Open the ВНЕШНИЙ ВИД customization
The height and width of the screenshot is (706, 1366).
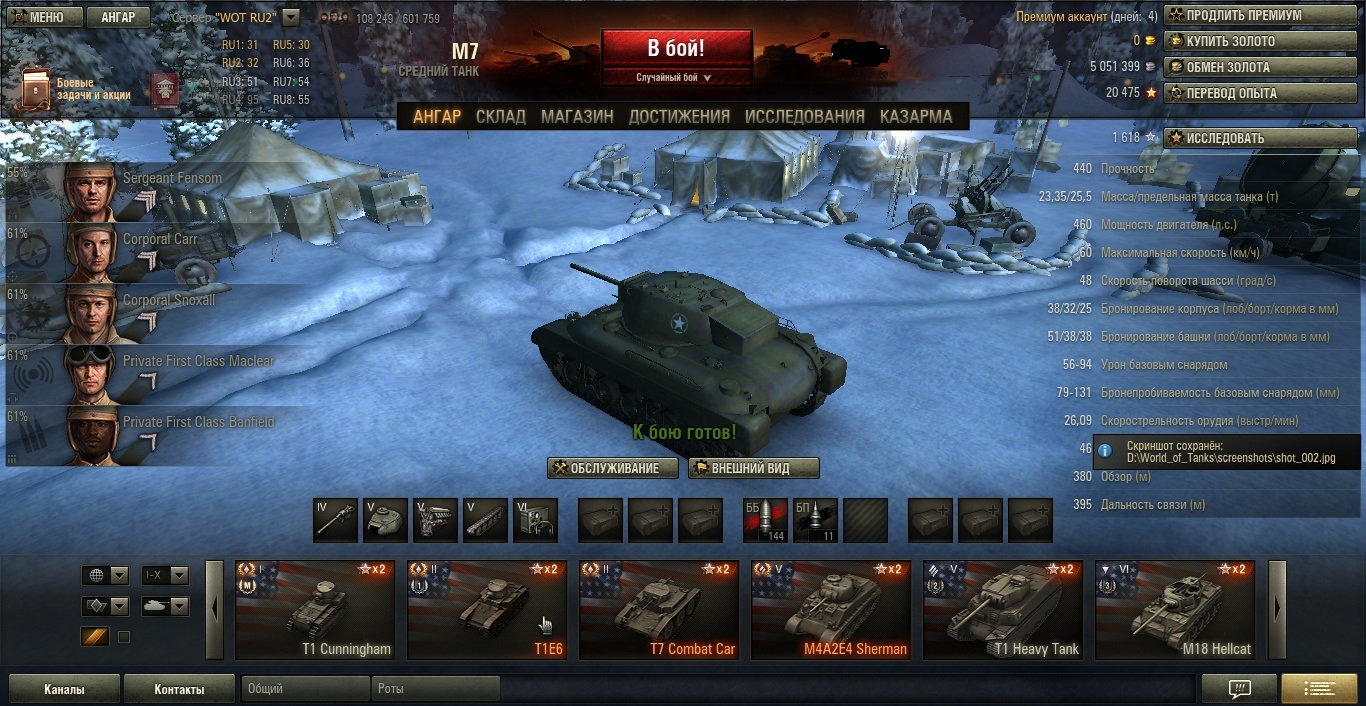tap(754, 468)
